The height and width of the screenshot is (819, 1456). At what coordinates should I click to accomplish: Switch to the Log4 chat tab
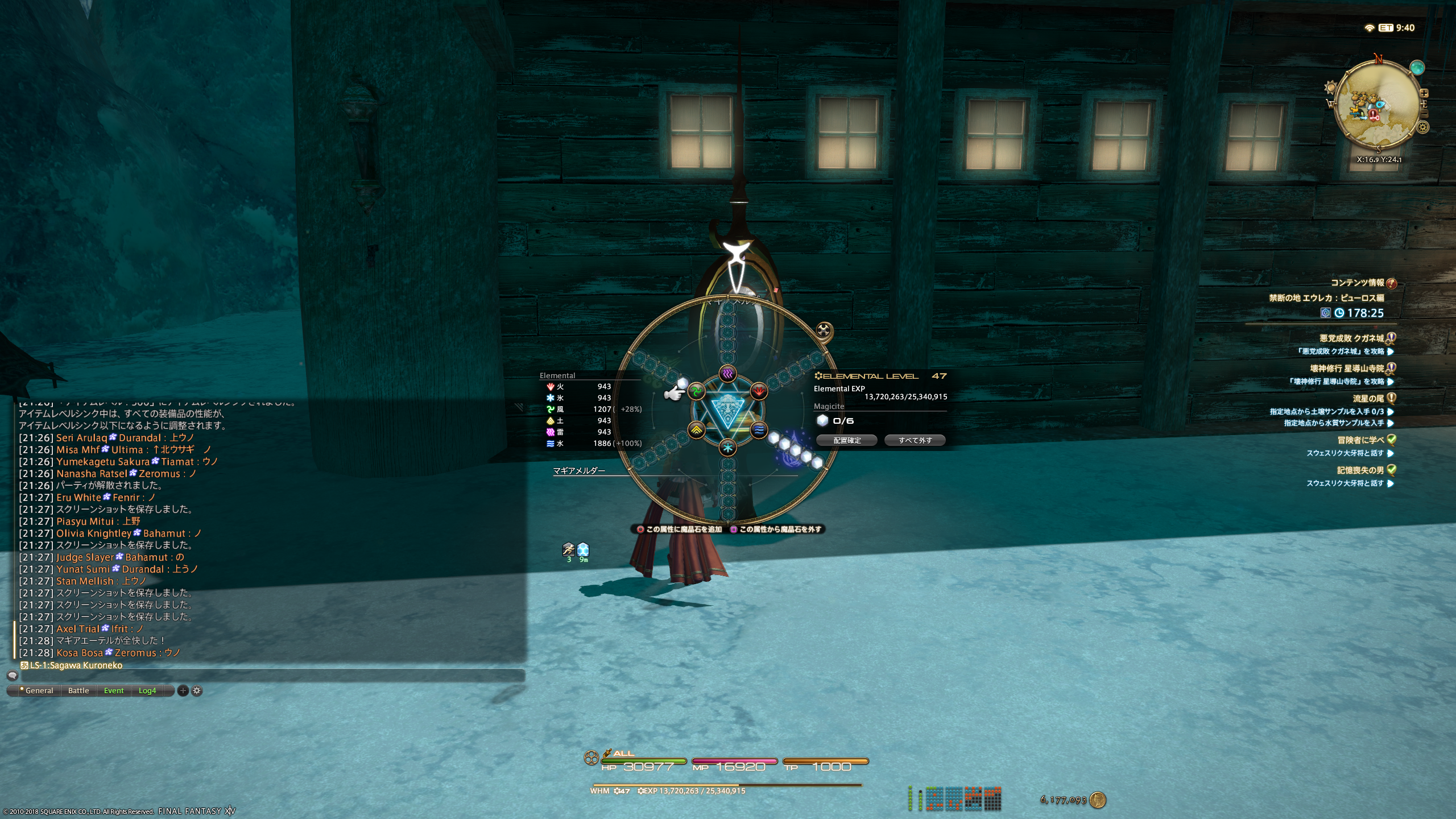147,690
